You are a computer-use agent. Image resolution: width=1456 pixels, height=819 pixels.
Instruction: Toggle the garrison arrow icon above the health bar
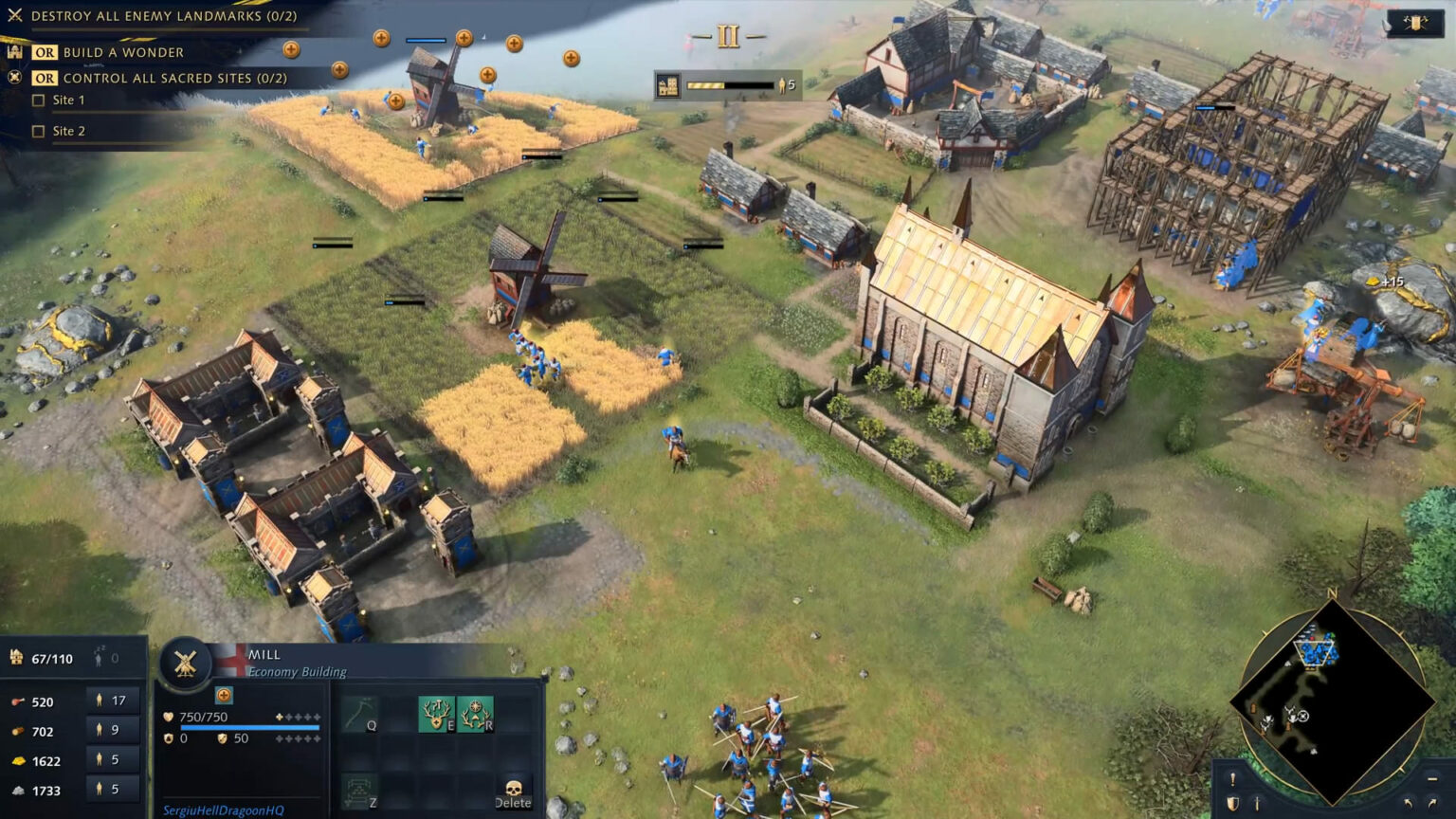tap(223, 695)
